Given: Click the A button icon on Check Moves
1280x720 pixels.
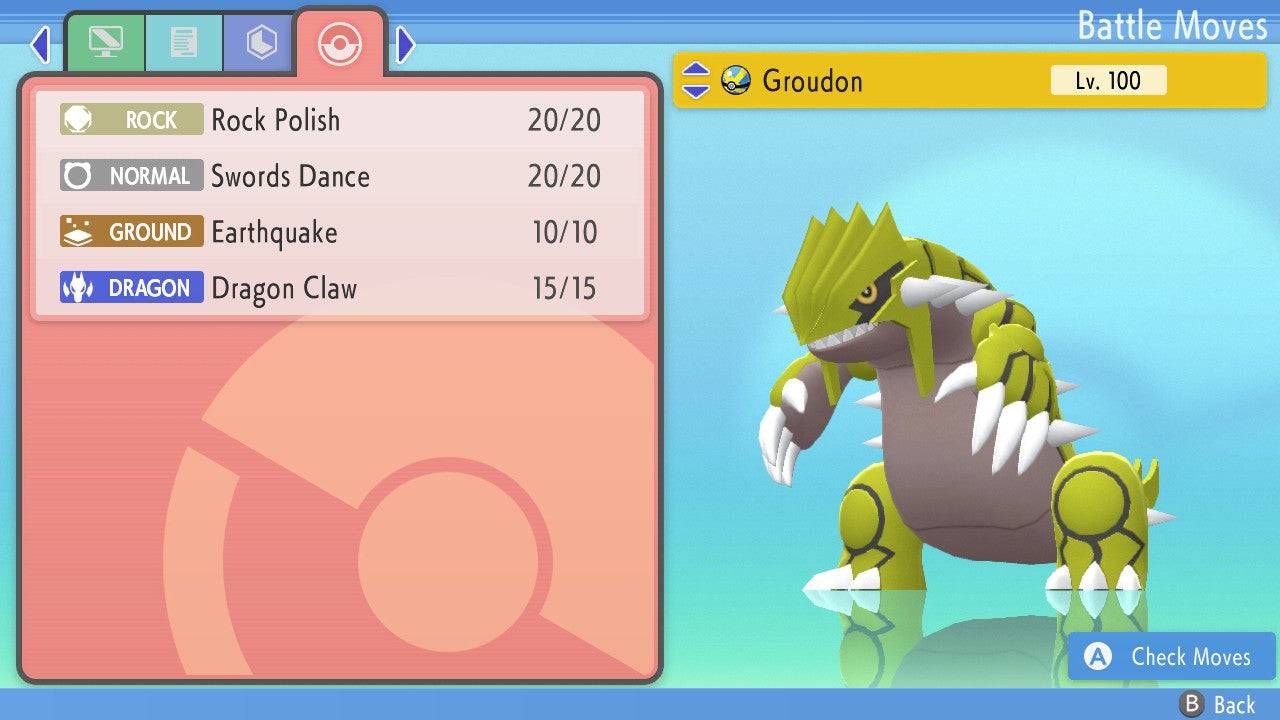Looking at the screenshot, I should click(1097, 657).
